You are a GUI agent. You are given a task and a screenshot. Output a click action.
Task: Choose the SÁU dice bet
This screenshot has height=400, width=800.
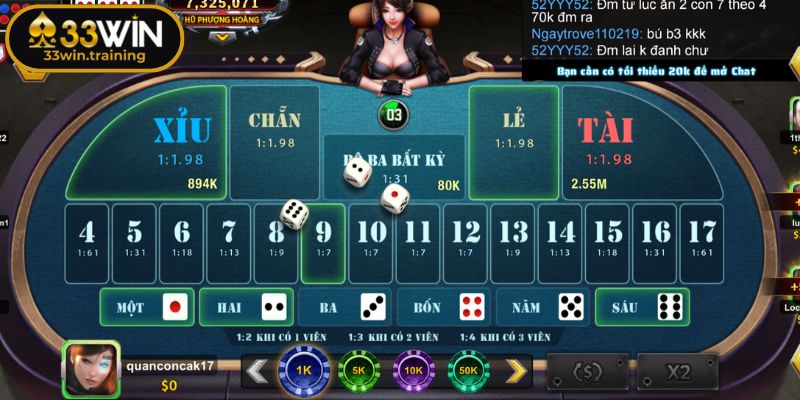coord(642,307)
